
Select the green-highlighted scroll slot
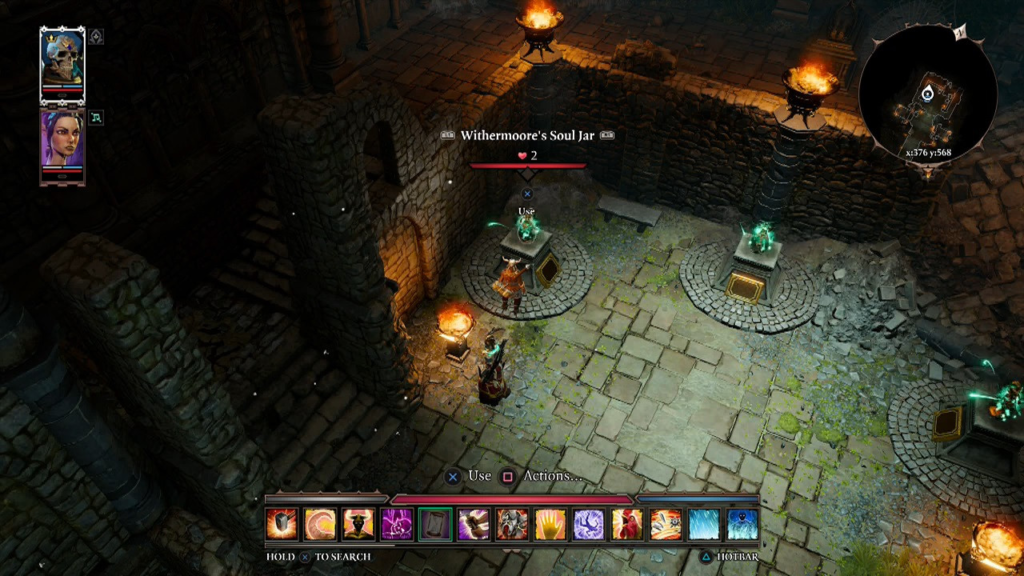[435, 524]
